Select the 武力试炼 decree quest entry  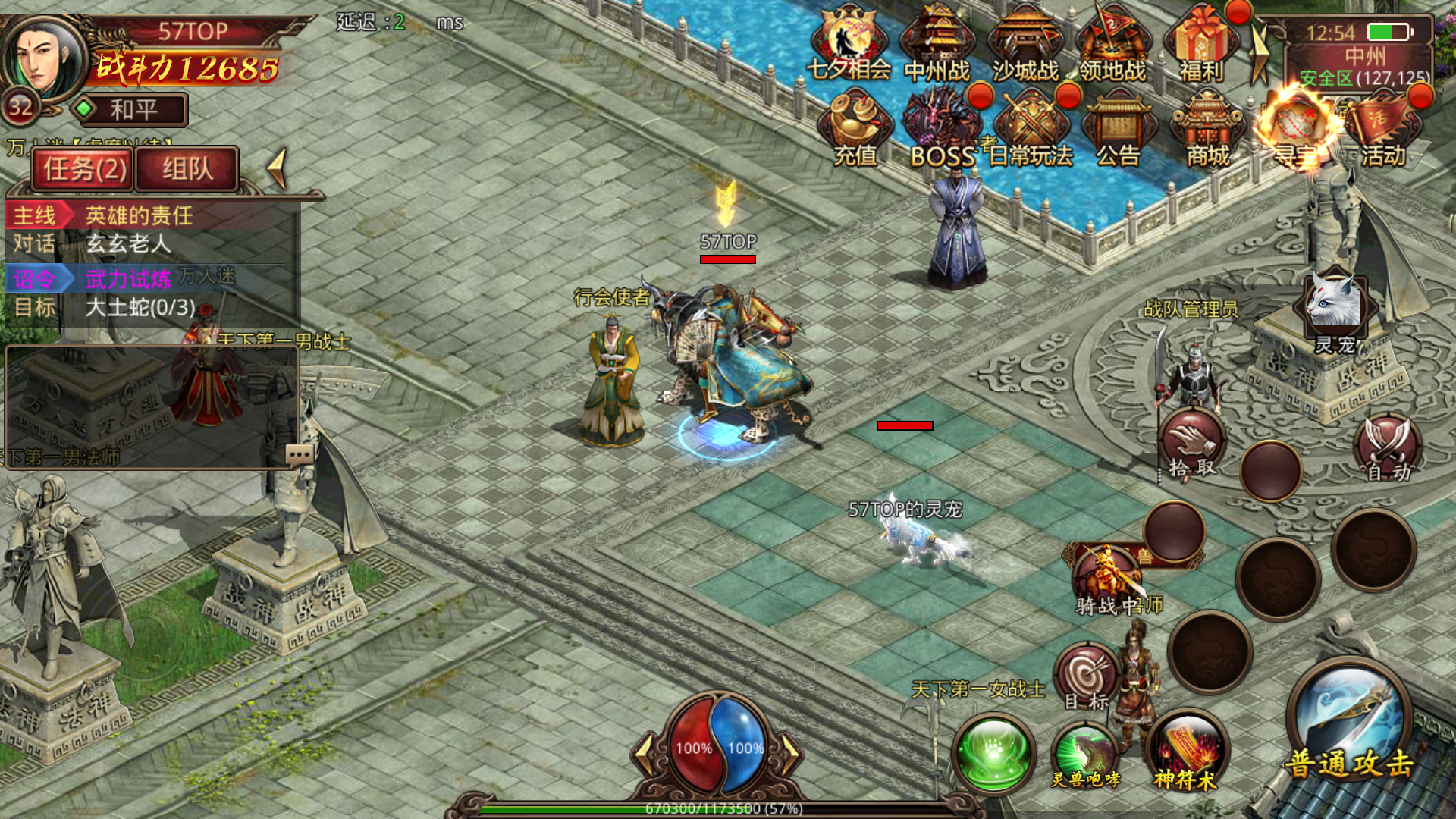tap(128, 279)
